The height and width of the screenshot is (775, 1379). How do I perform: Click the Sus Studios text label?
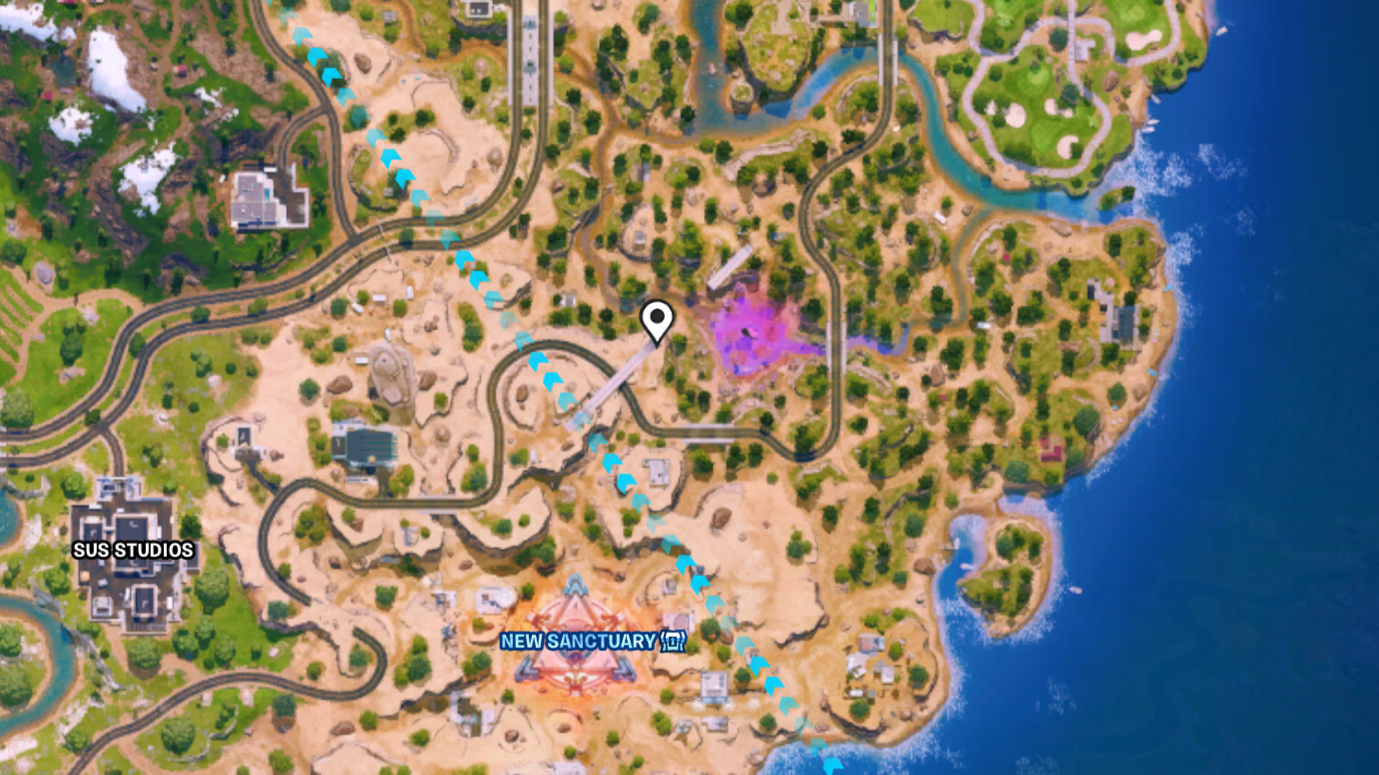pos(133,549)
